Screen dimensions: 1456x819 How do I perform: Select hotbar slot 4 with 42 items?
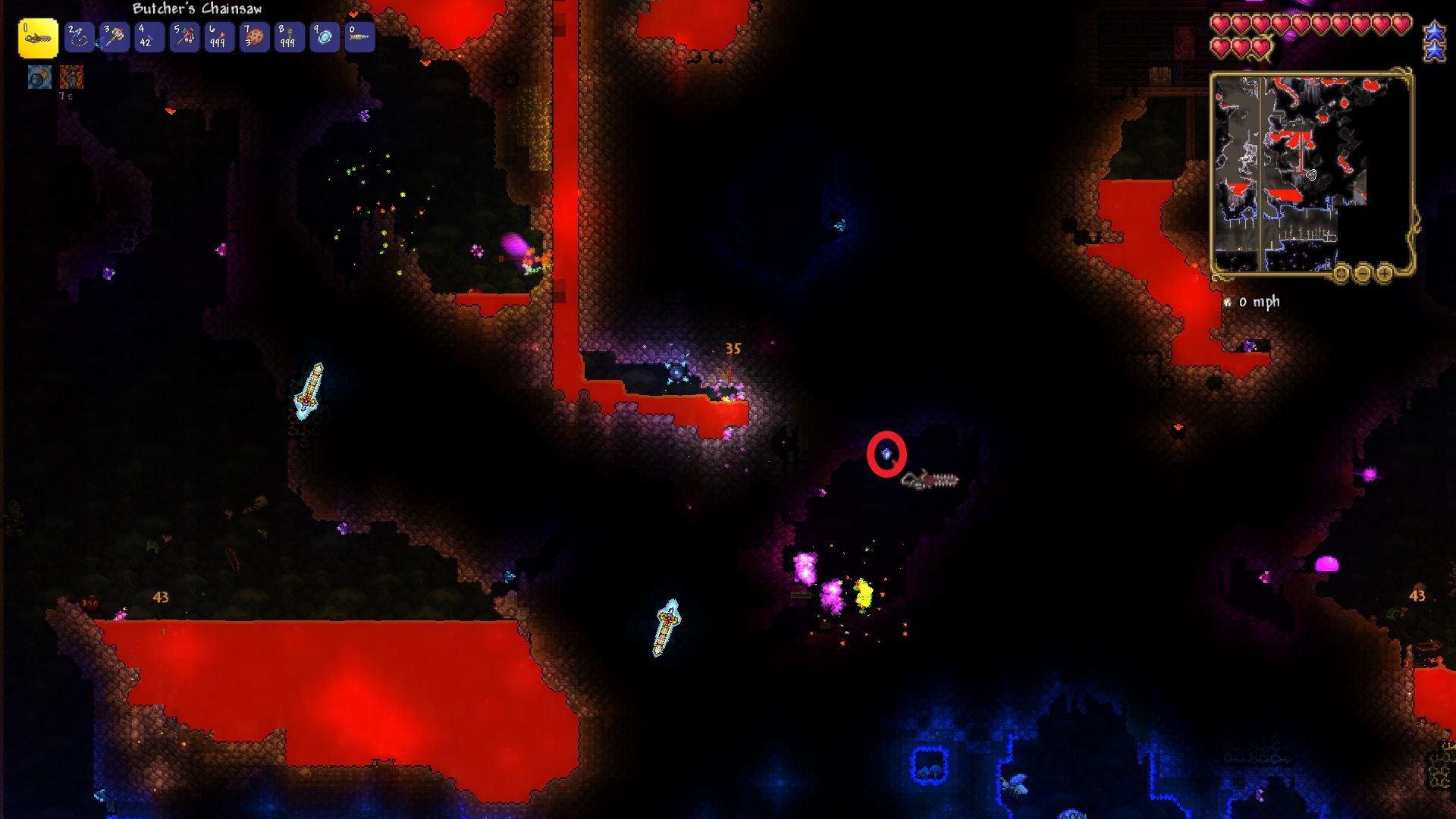[149, 36]
